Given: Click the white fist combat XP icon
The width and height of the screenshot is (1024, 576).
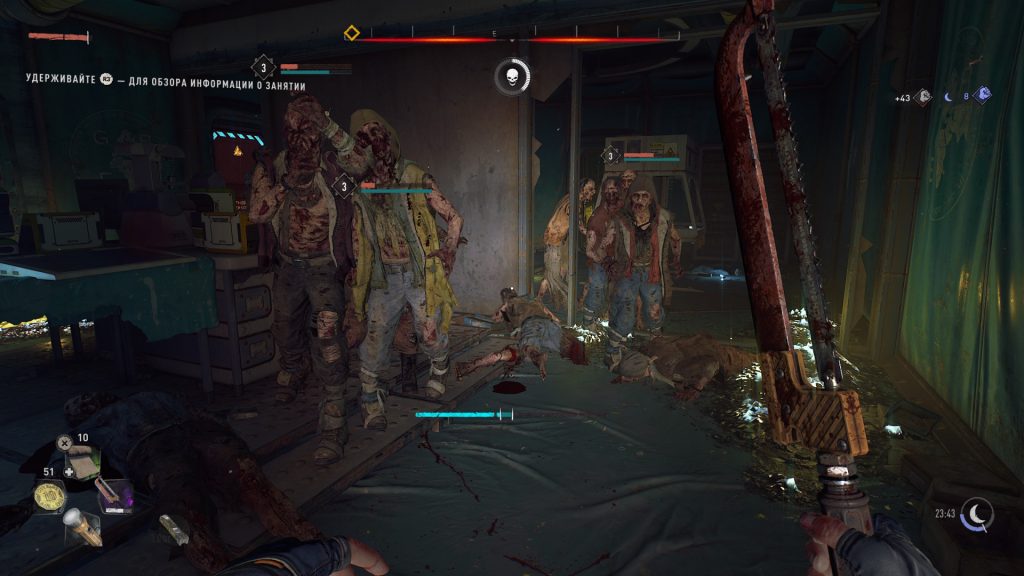Looking at the screenshot, I should (x=924, y=97).
